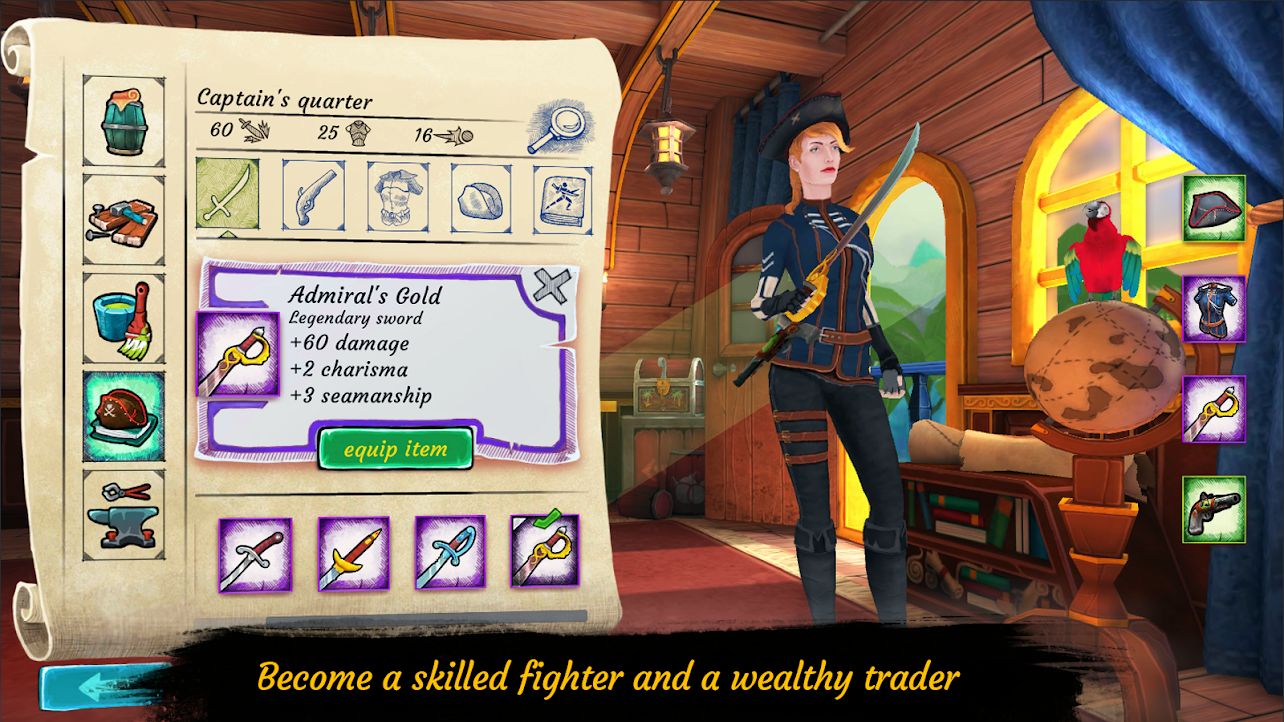Select the skill book category icon
This screenshot has width=1284, height=722.
click(x=562, y=197)
